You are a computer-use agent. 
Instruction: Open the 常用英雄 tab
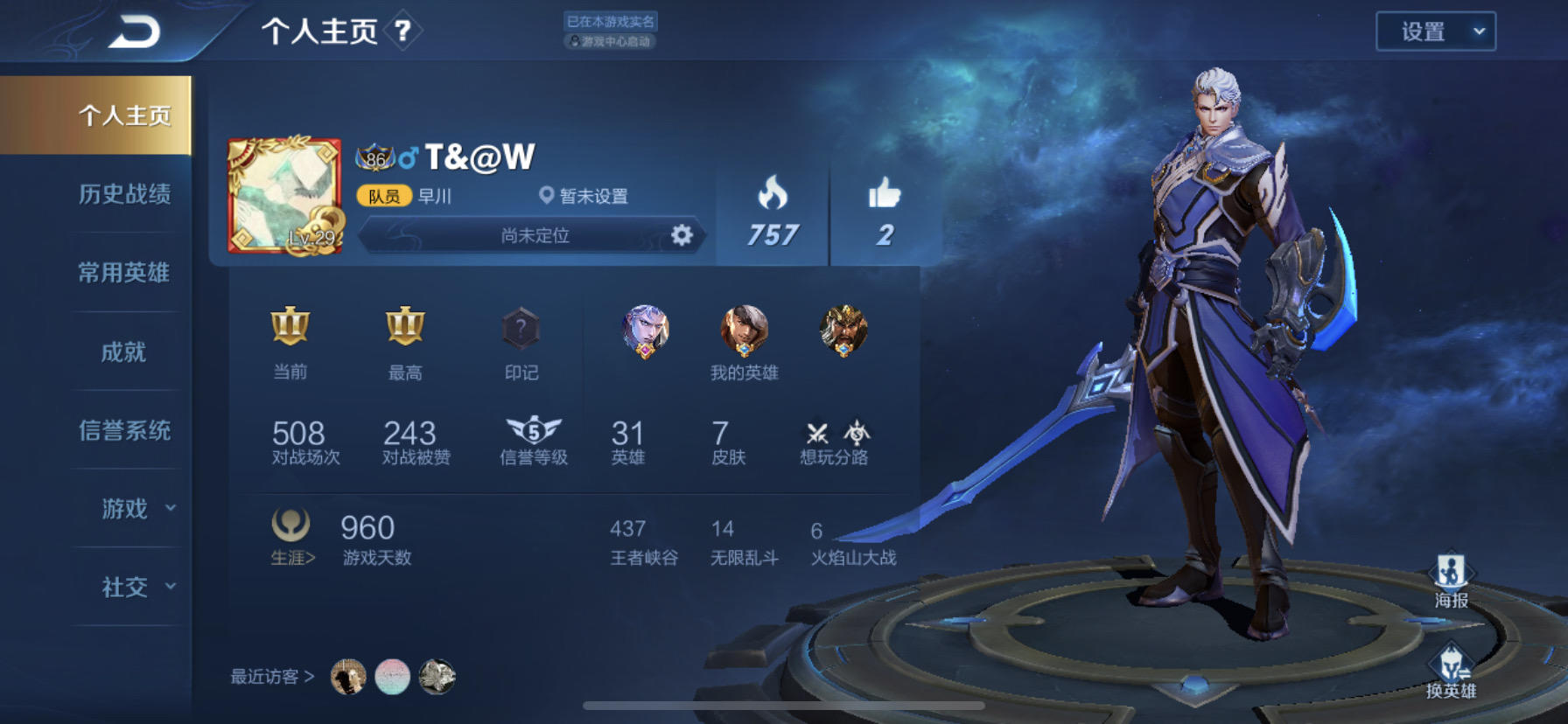[124, 273]
